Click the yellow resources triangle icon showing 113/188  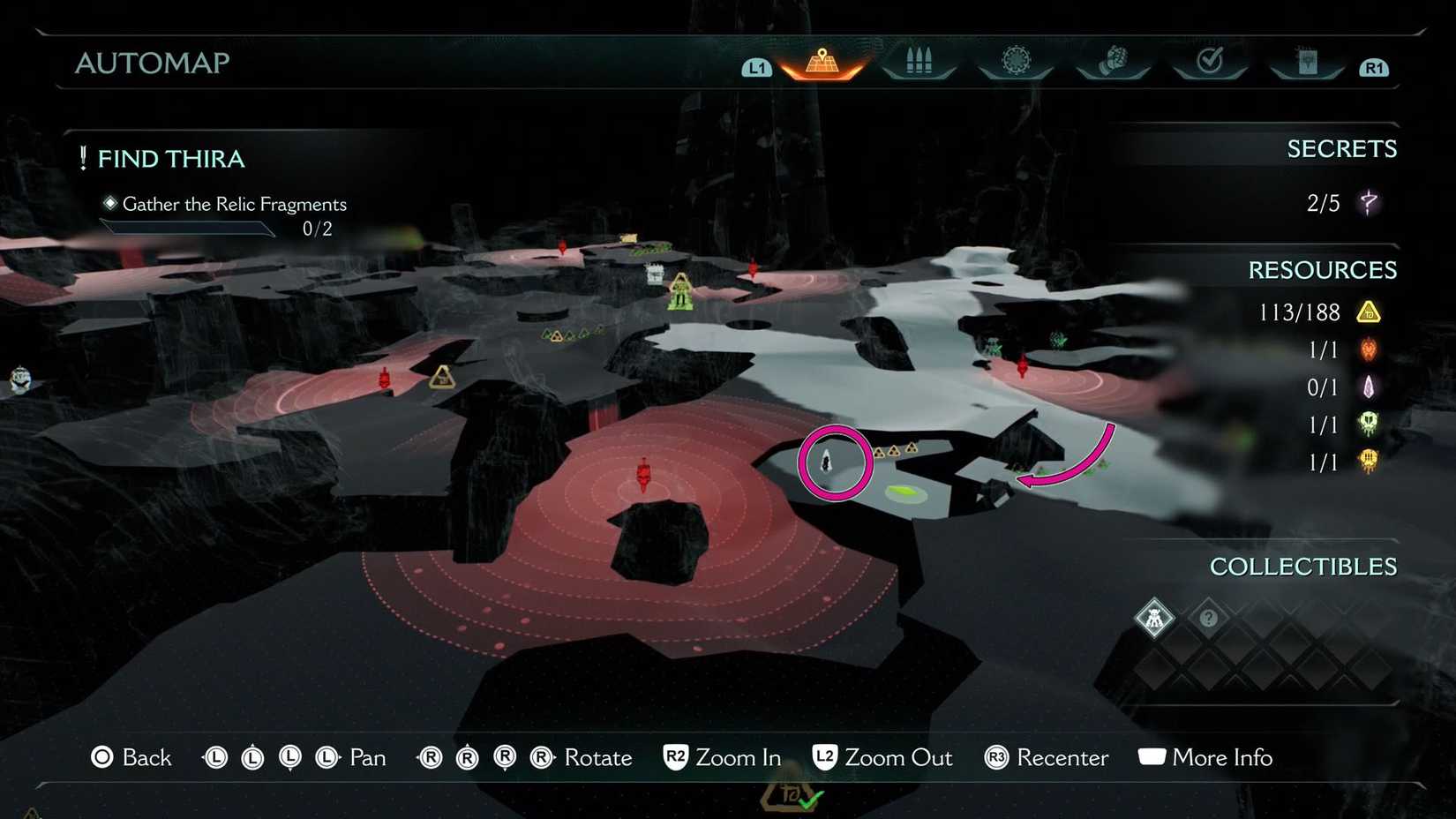pos(1369,312)
